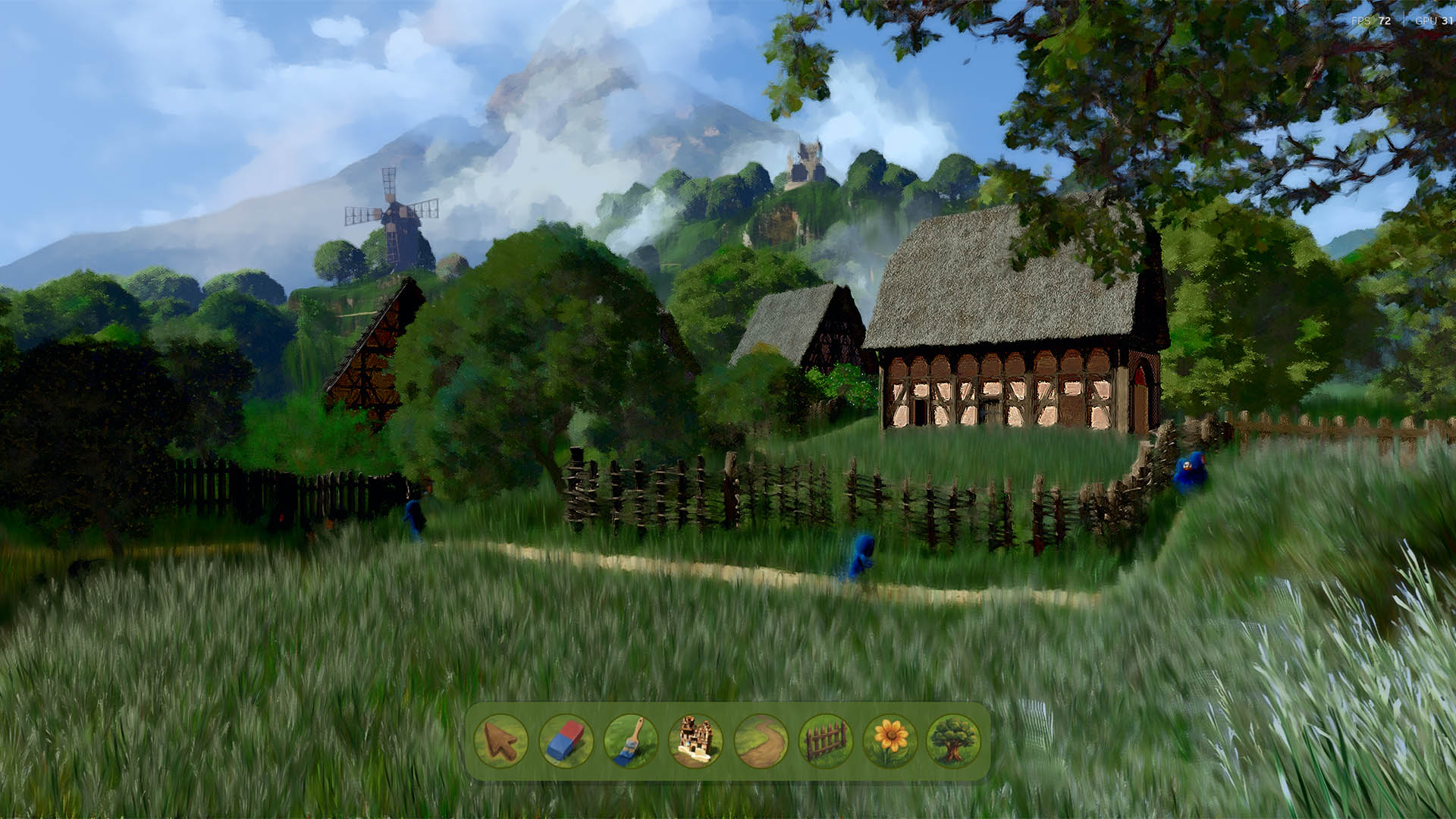
Task: Pick the wooden fence tool
Action: click(825, 741)
